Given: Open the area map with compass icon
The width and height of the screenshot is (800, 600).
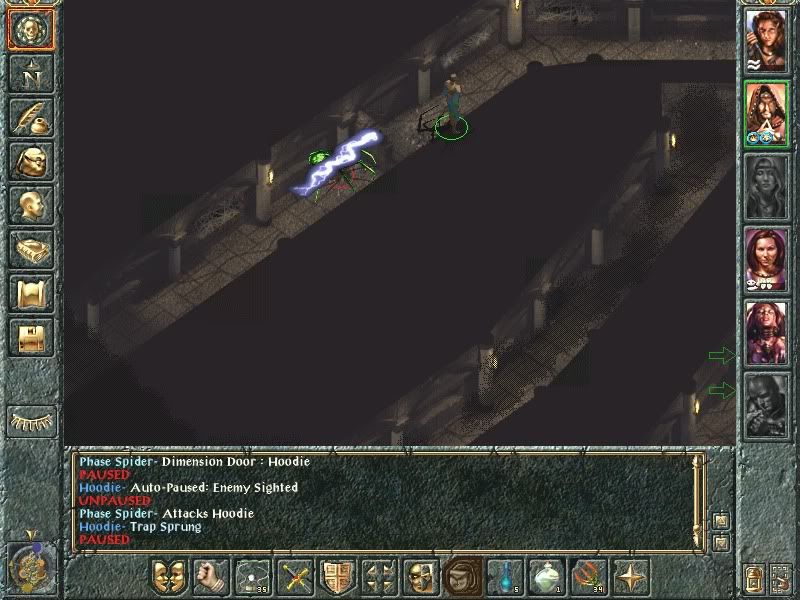Looking at the screenshot, I should [31, 73].
